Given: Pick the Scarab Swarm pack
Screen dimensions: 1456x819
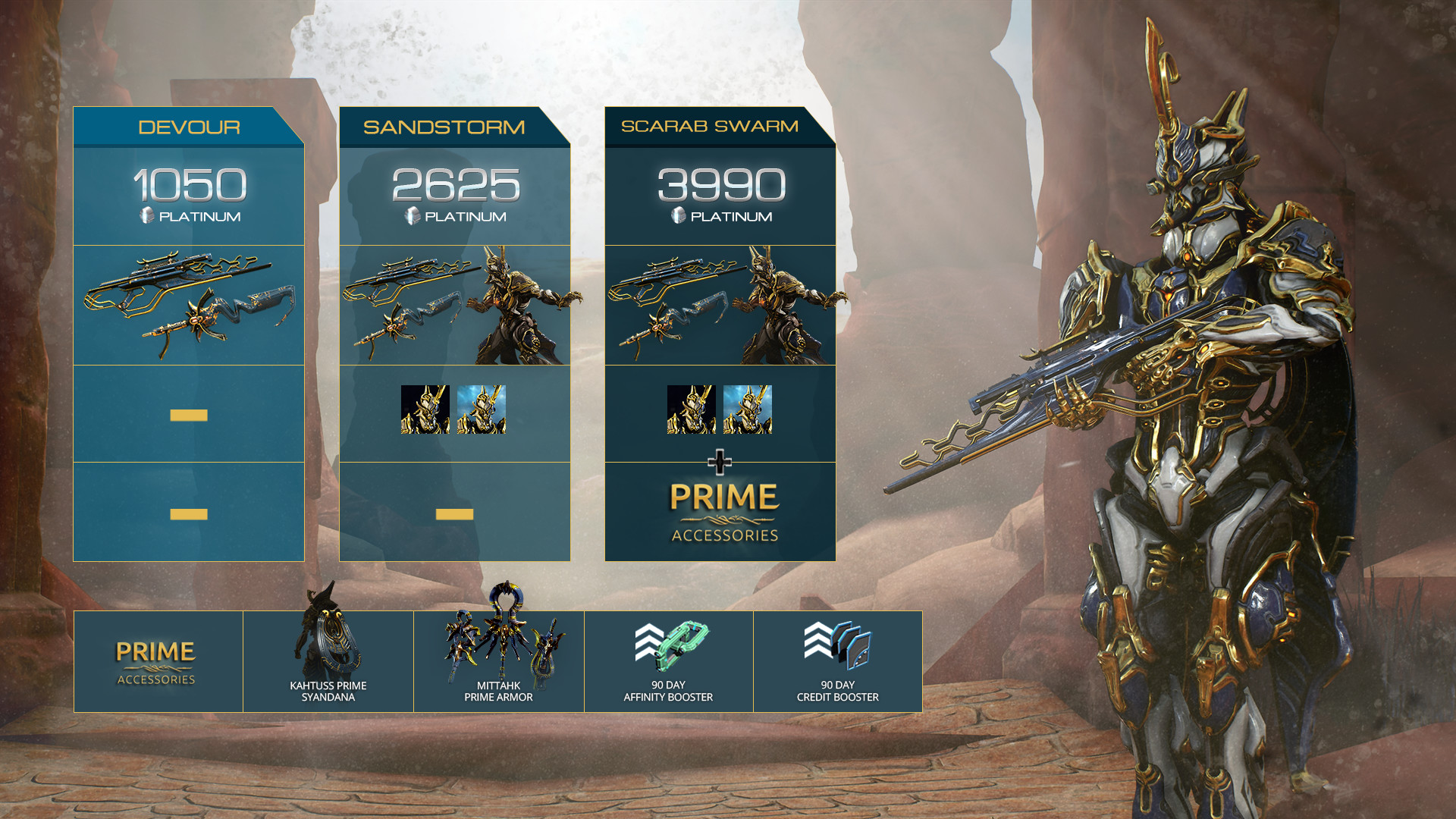Looking at the screenshot, I should click(x=709, y=127).
